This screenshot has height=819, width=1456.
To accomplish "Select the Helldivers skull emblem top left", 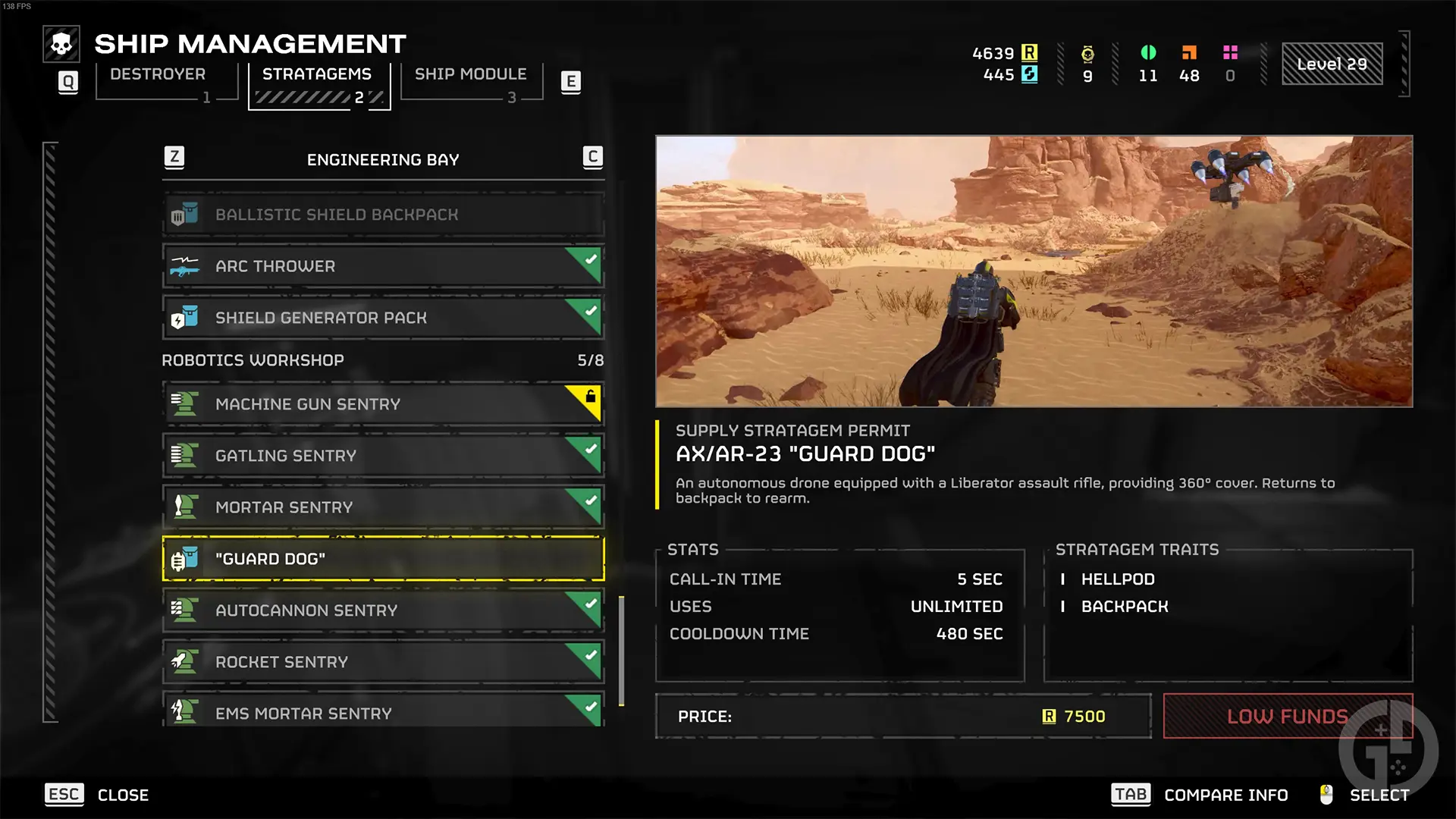I will coord(61,43).
